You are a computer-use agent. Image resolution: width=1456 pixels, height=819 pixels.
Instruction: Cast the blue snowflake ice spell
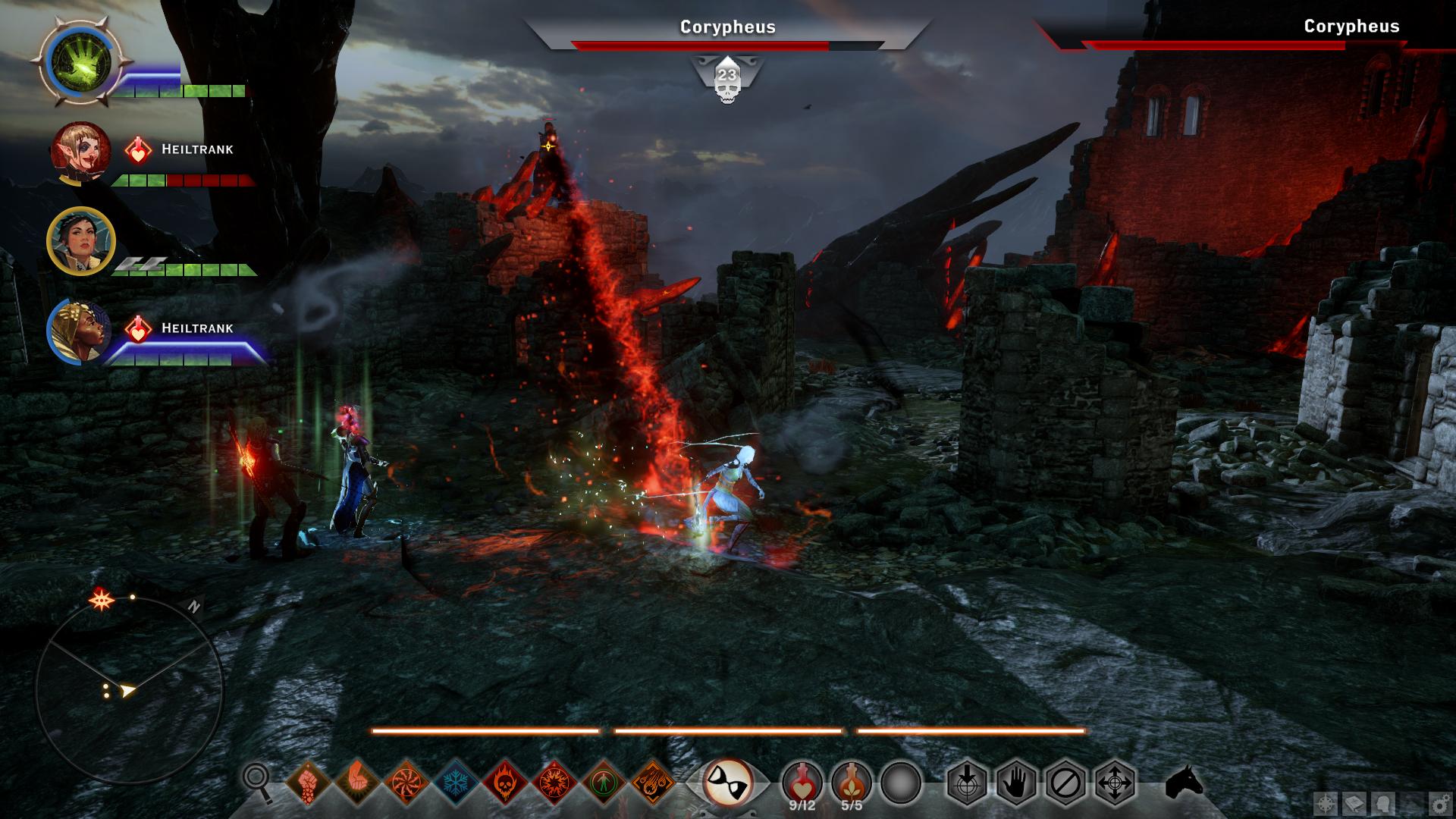(456, 781)
